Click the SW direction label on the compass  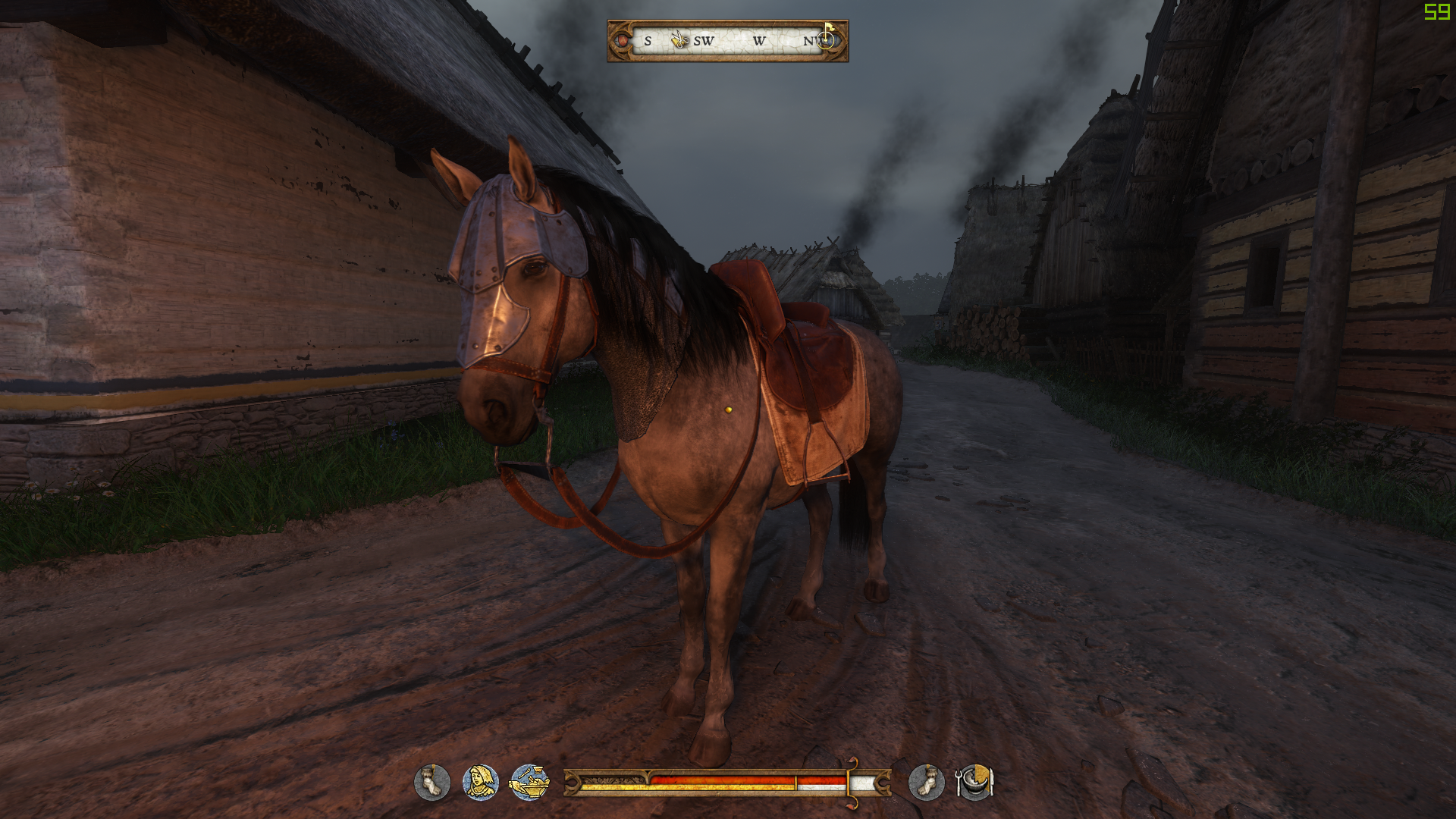pos(704,41)
